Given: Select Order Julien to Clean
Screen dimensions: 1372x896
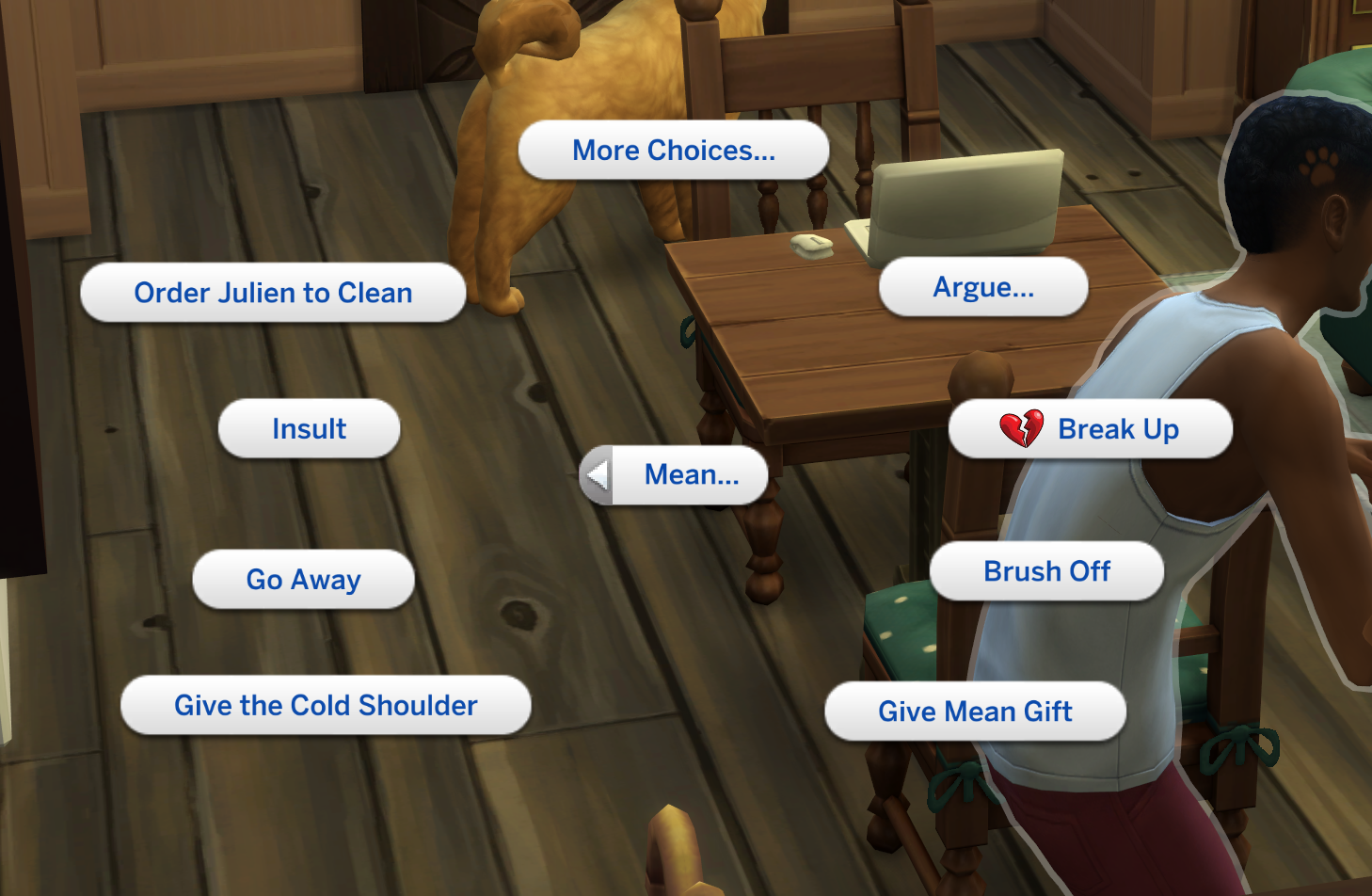Looking at the screenshot, I should [x=273, y=293].
